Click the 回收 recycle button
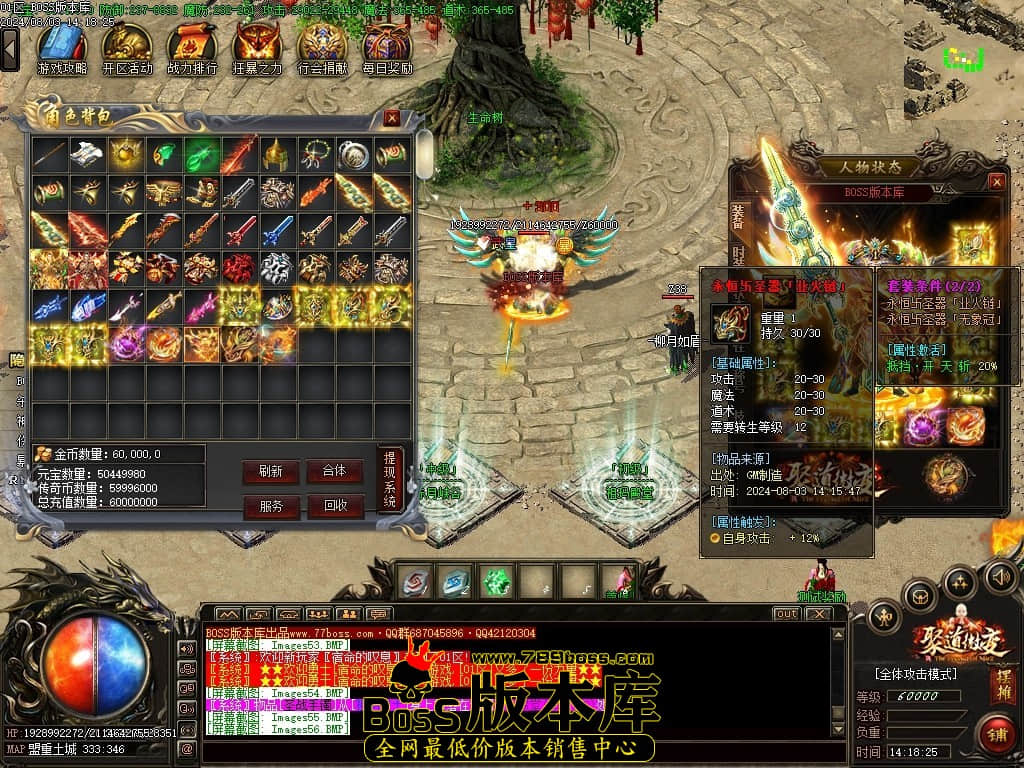This screenshot has height=768, width=1024. (x=334, y=506)
